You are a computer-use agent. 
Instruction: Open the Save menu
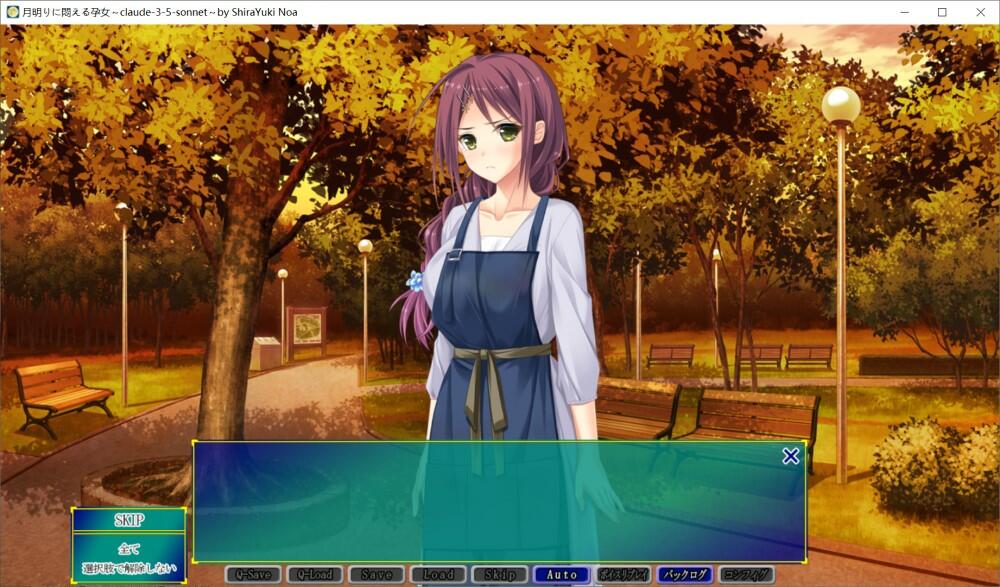tap(377, 575)
